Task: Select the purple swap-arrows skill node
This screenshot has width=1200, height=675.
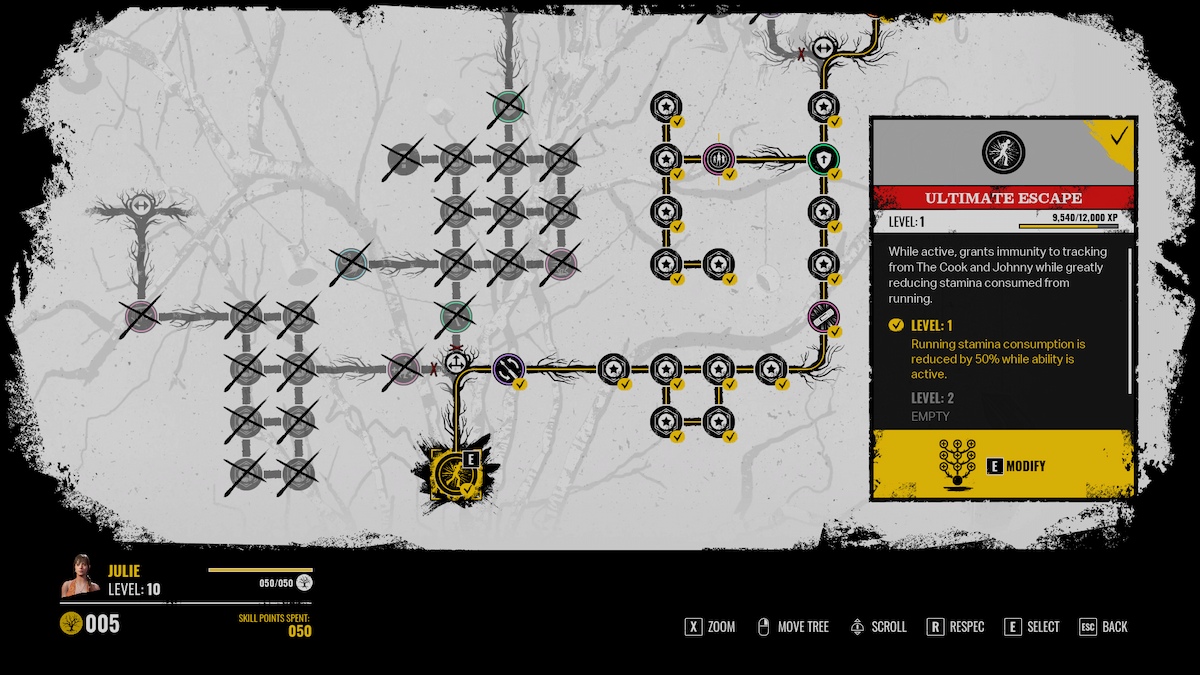Action: (x=508, y=368)
